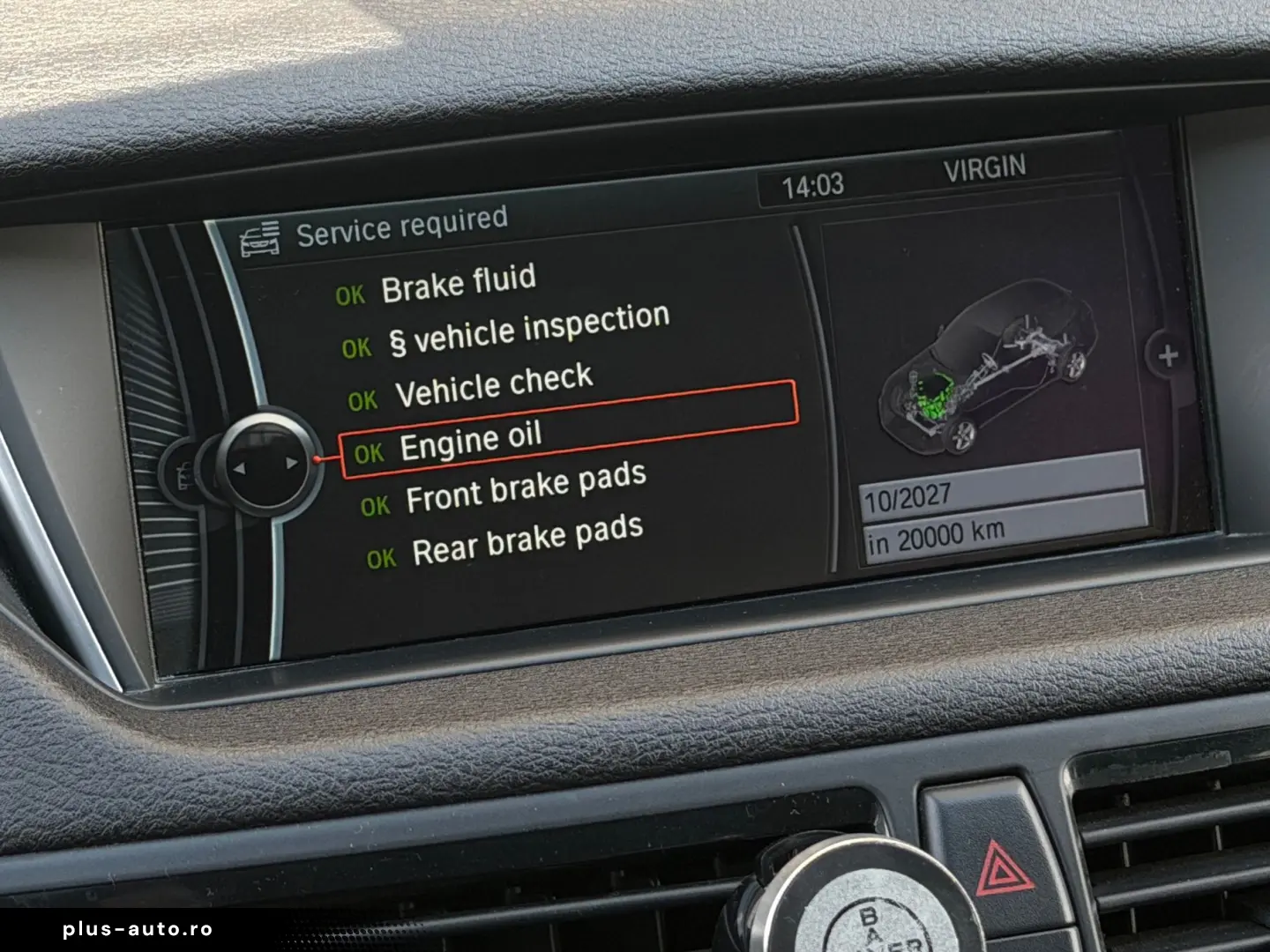Select the Brake fluid service entry
Viewport: 1270px width, 952px height.
point(458,284)
